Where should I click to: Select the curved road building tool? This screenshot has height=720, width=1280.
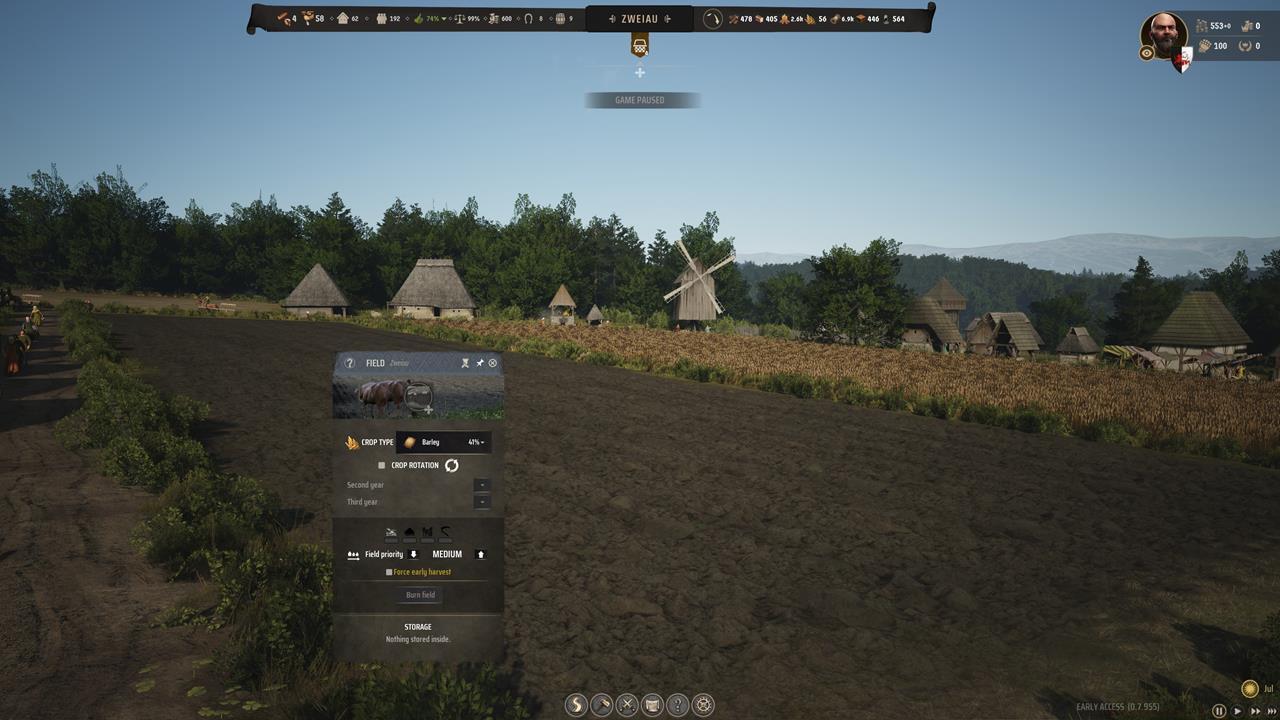(575, 705)
